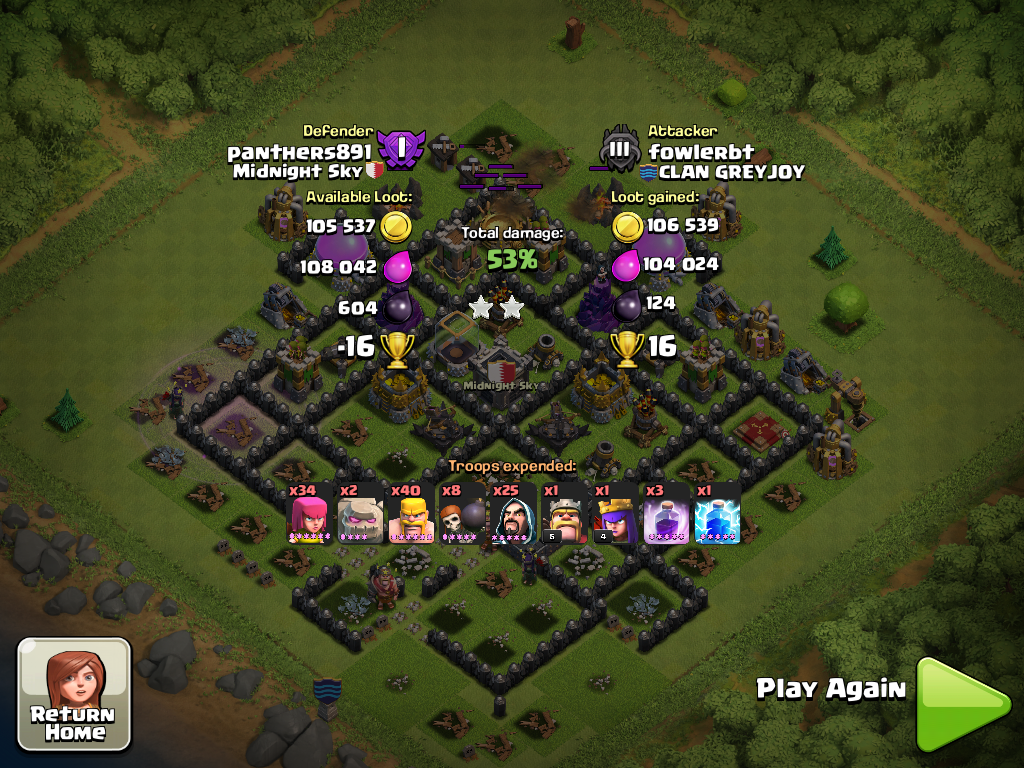Screen dimensions: 1024x768
Task: Select the Archer Queen hero card
Action: [x=617, y=514]
